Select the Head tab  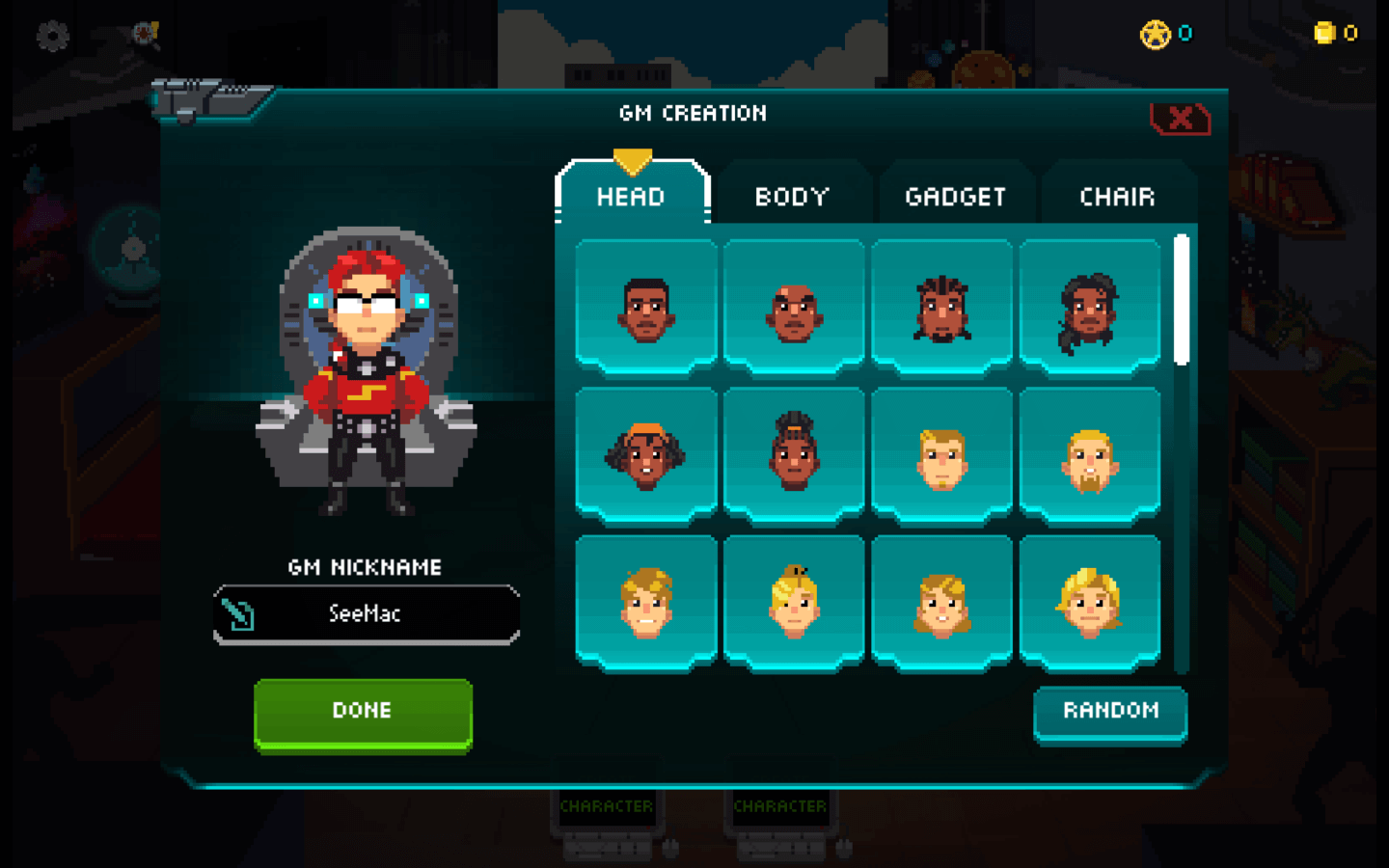[631, 197]
